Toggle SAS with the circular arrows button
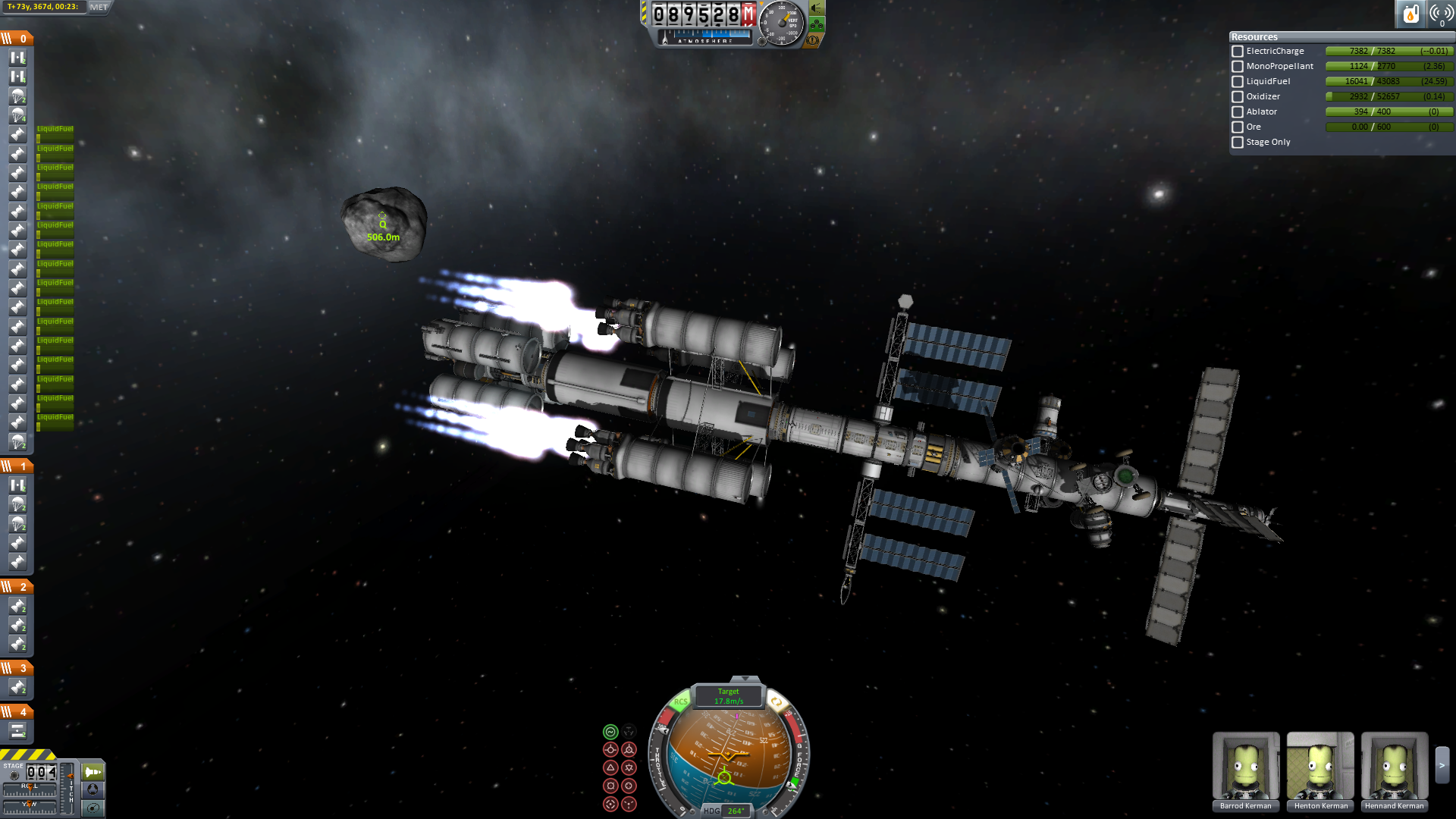This screenshot has width=1456, height=819. [776, 702]
